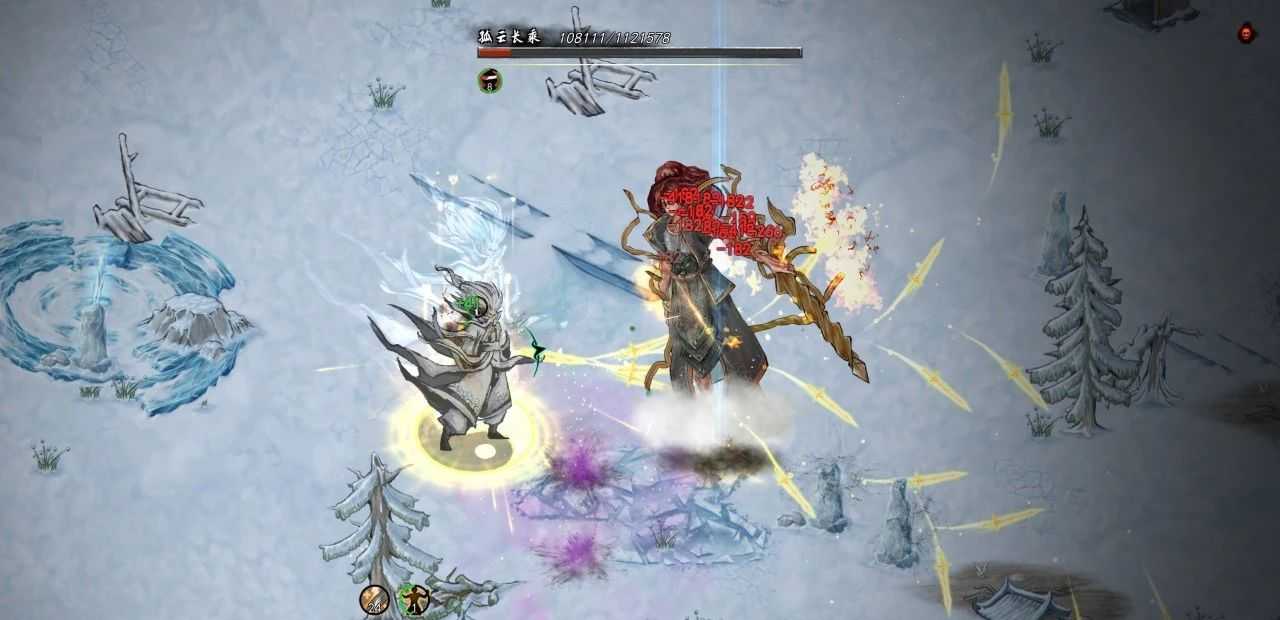Click the red skull icon

tap(1246, 33)
